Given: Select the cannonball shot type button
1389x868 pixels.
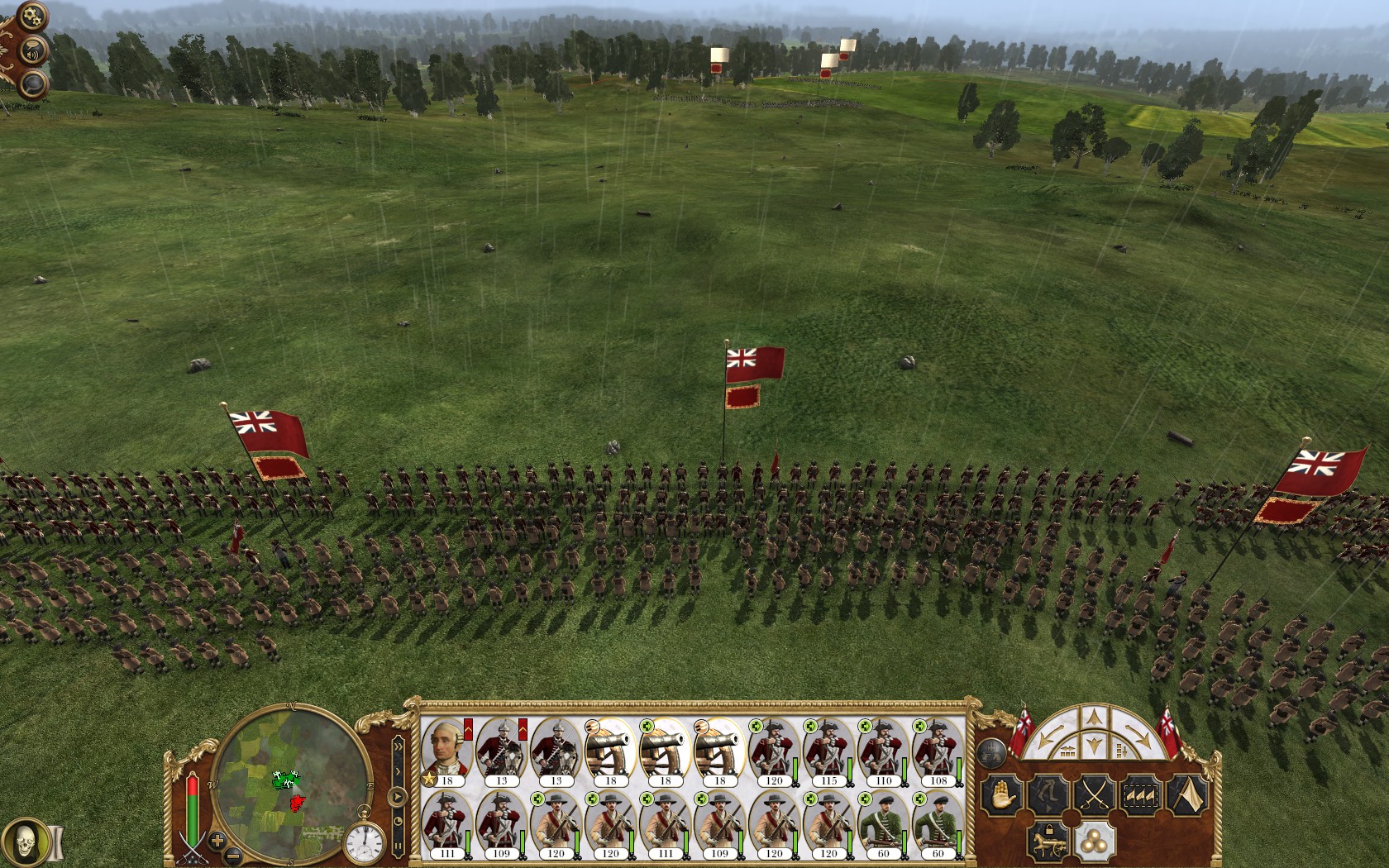Looking at the screenshot, I should click(x=1093, y=842).
